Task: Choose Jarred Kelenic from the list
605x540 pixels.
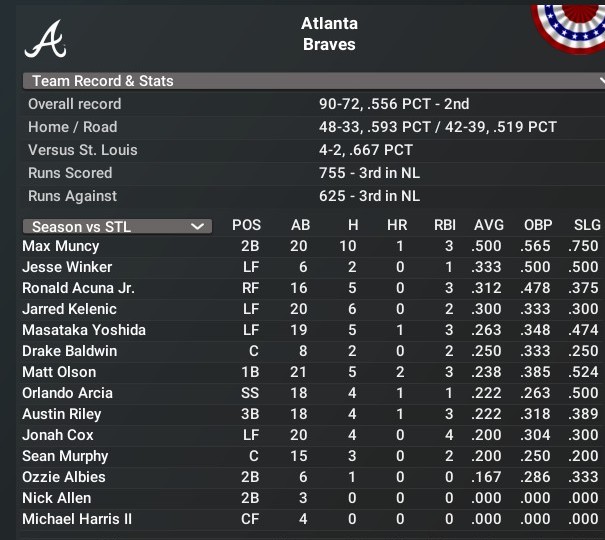Action: click(x=69, y=309)
